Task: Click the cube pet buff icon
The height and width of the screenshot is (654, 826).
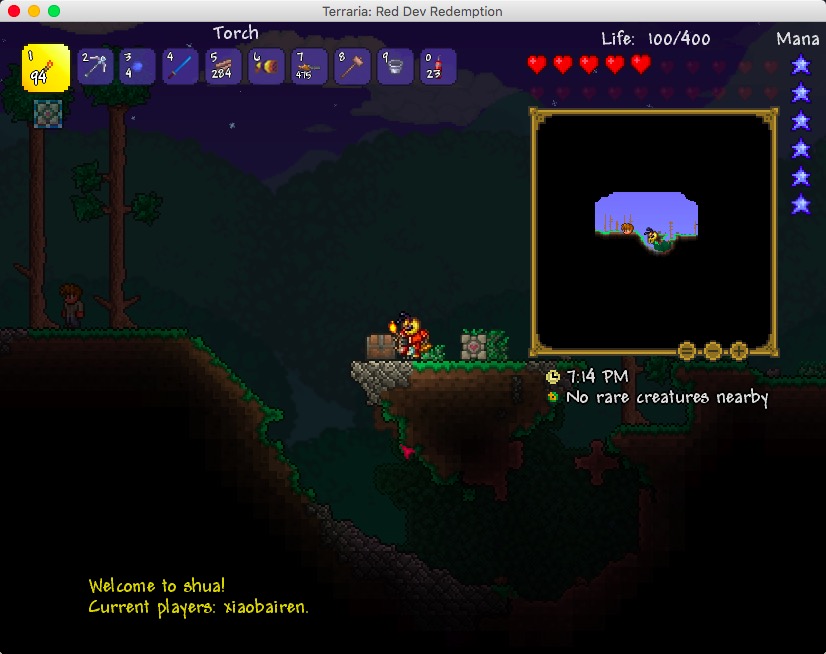Action: pyautogui.click(x=45, y=112)
